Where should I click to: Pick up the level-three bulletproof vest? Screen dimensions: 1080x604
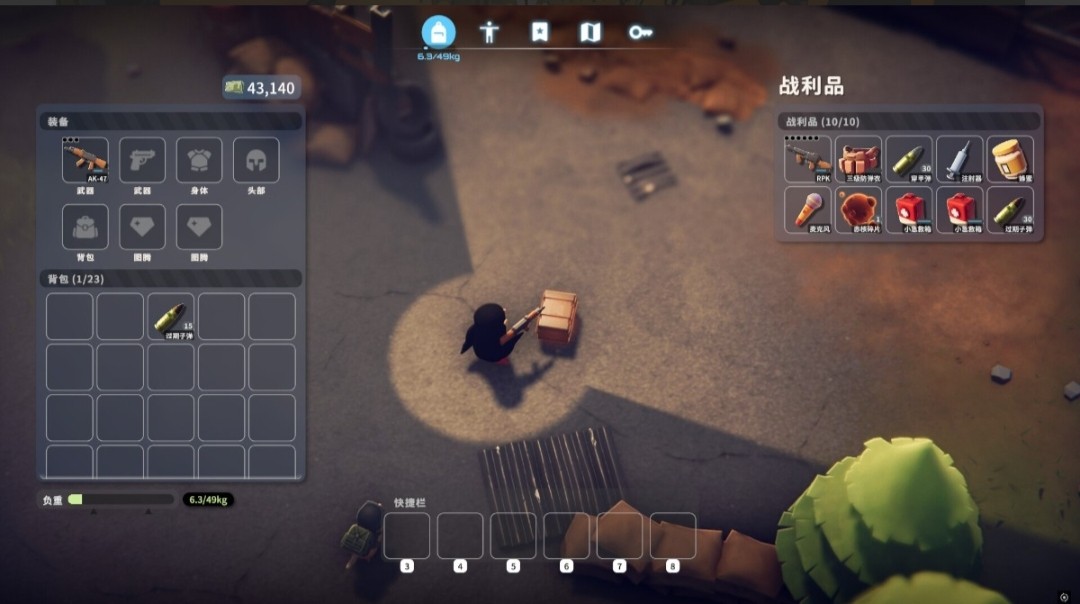[x=859, y=159]
